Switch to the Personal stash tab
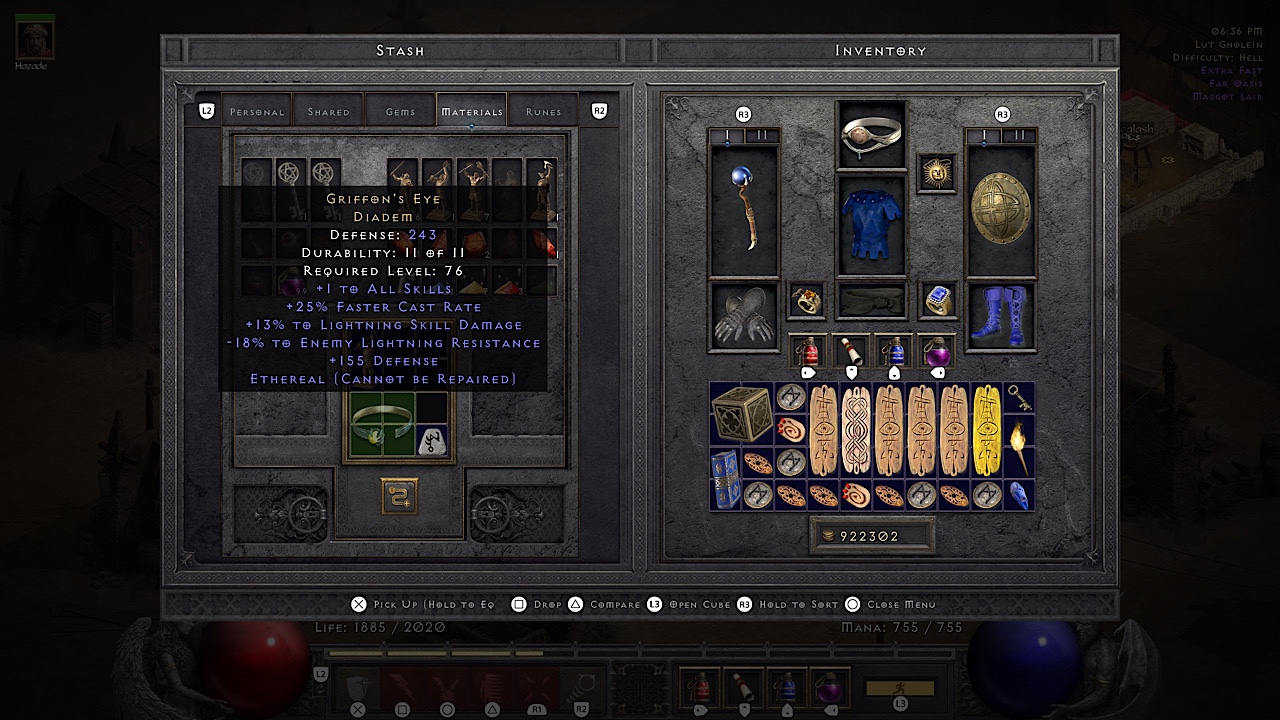1280x720 pixels. point(257,112)
